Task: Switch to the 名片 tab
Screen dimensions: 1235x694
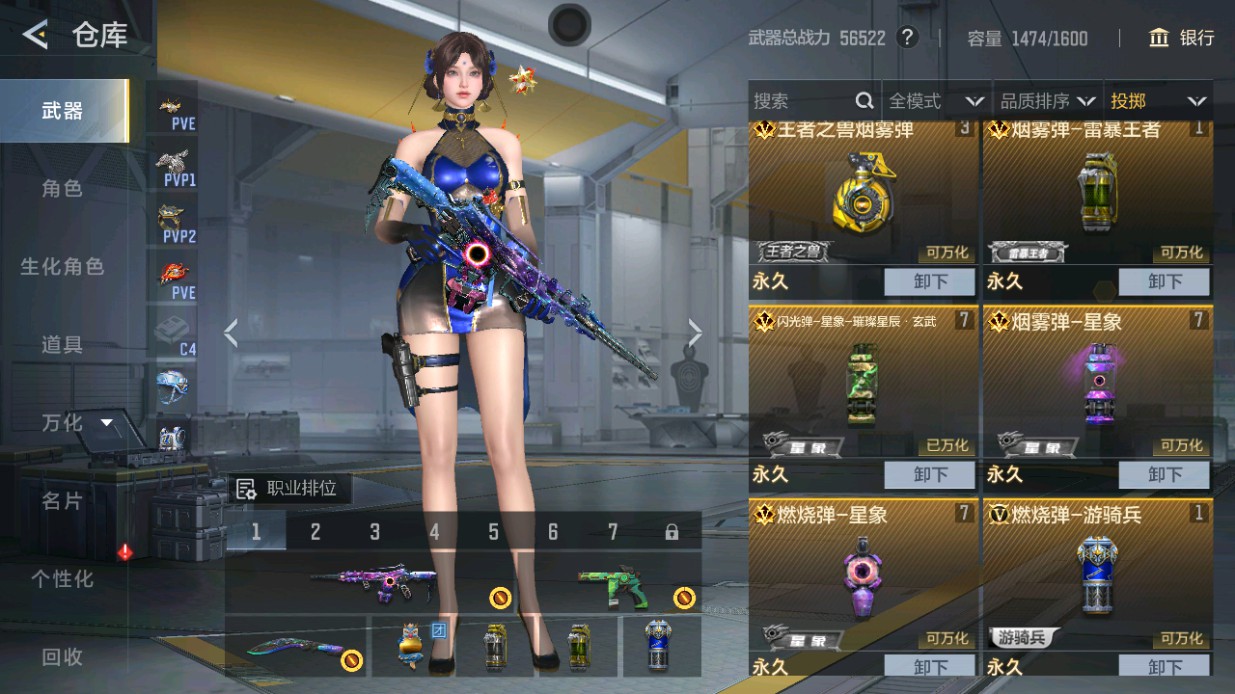Action: point(62,501)
